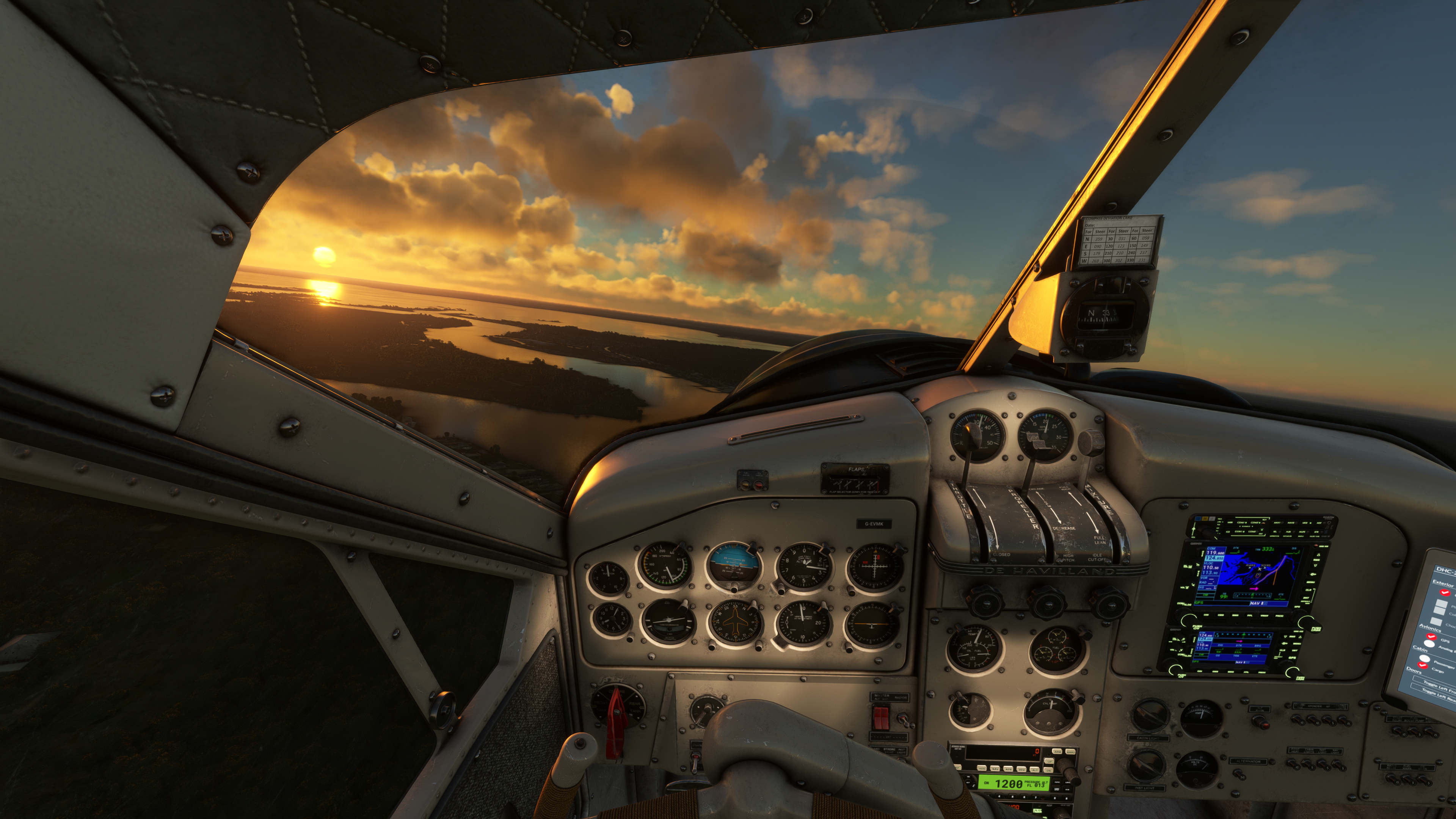Expand the Doors section on the tablet
The height and width of the screenshot is (819, 1456).
point(1415,672)
